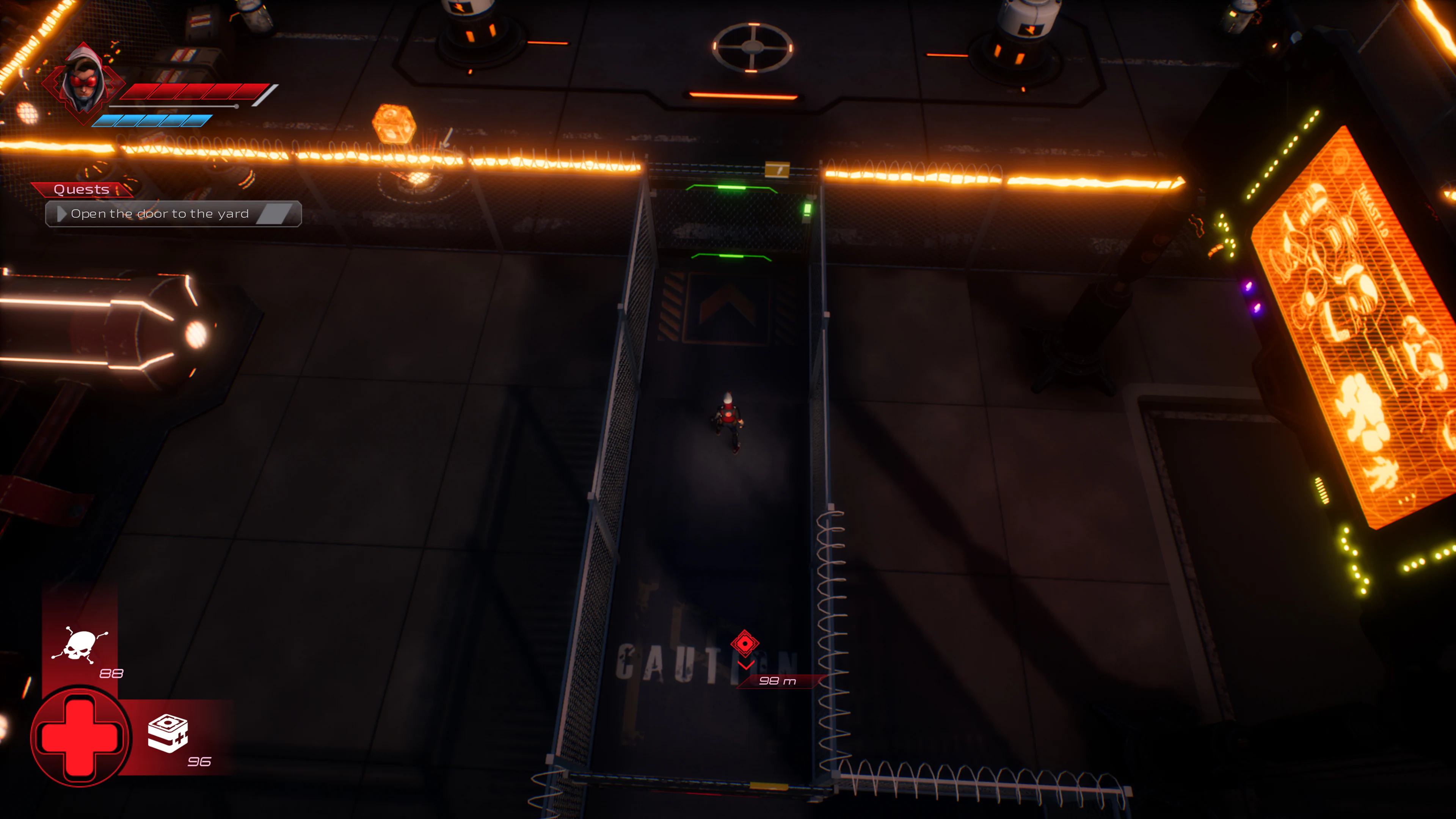Collapse the Quests panel header

click(x=82, y=189)
